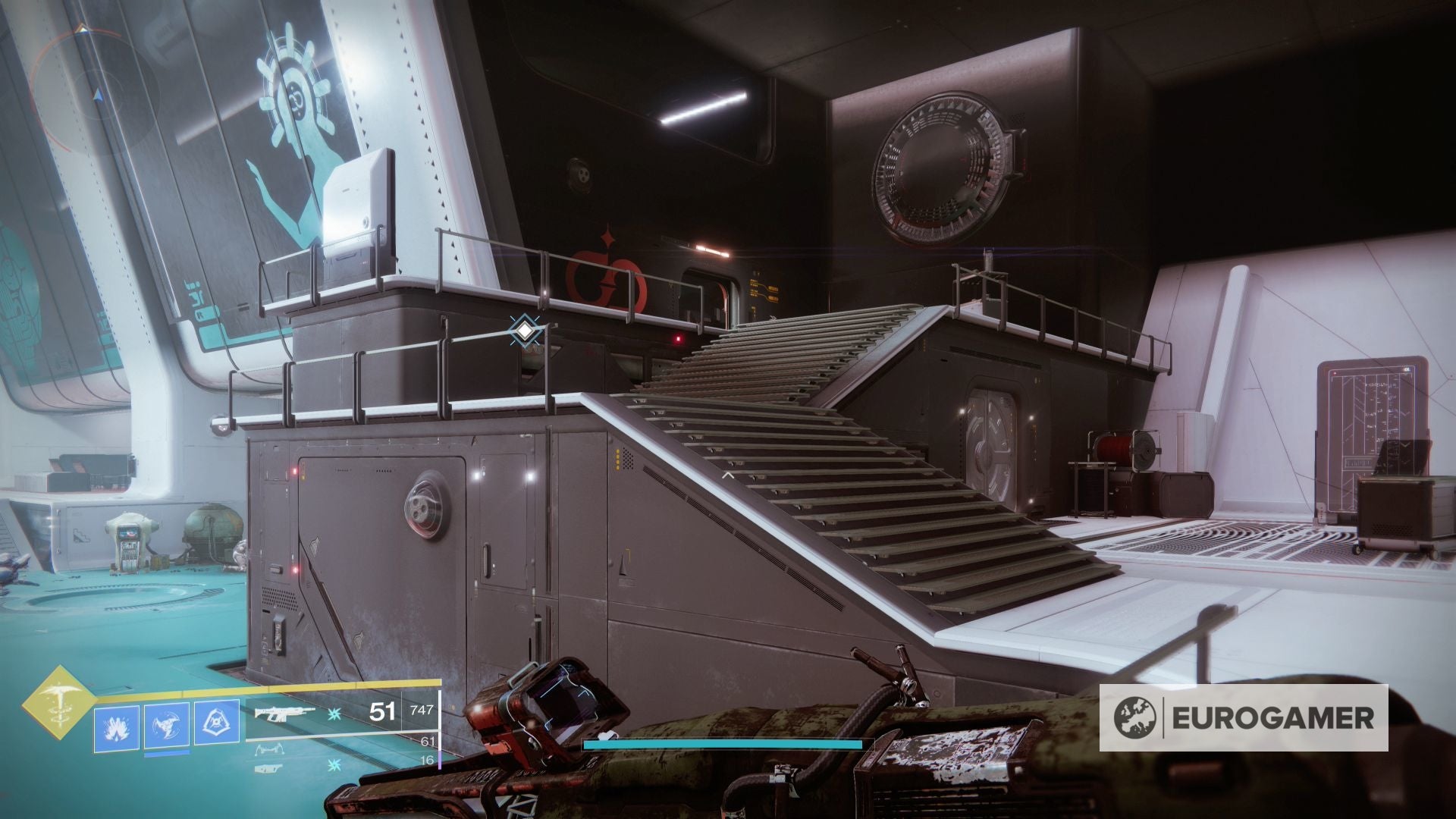Image resolution: width=1456 pixels, height=819 pixels.
Task: Select the grenade ability icon
Action: pyautogui.click(x=116, y=726)
